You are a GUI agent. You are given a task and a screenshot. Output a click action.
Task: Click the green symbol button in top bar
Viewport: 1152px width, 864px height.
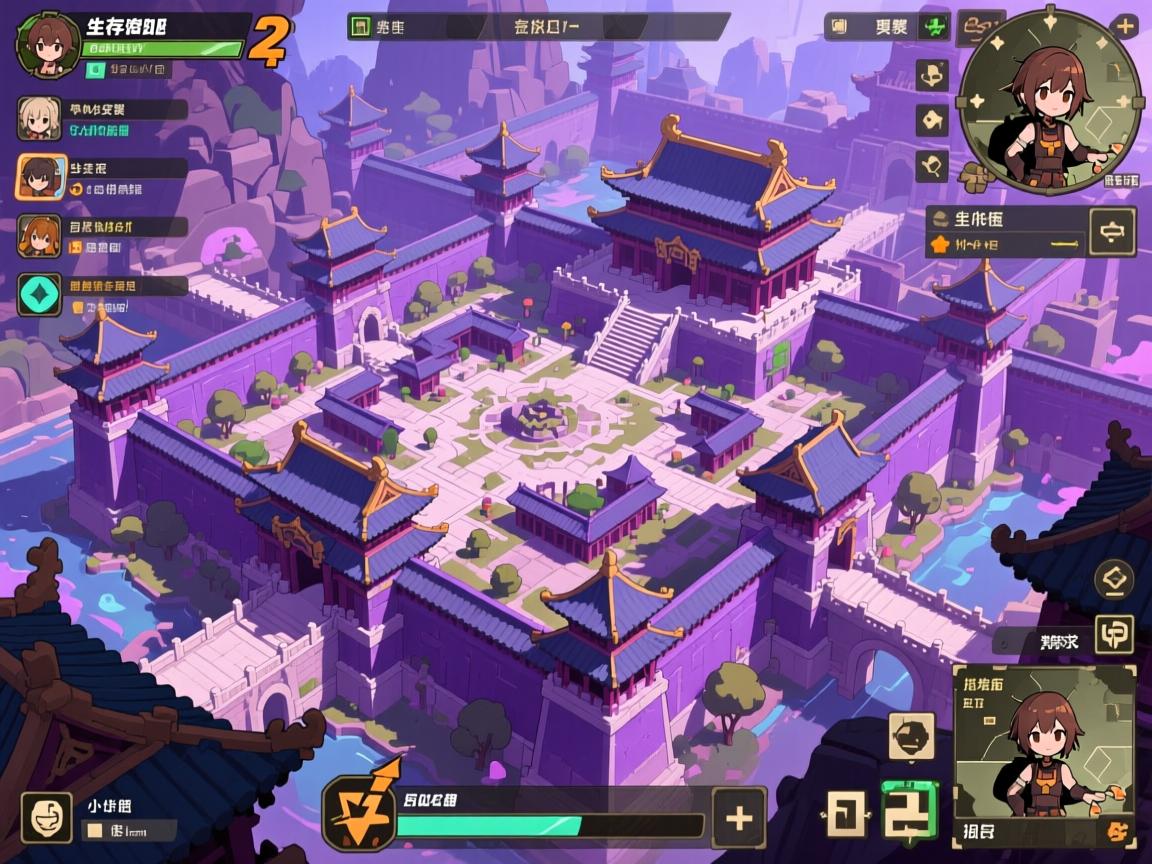(934, 27)
